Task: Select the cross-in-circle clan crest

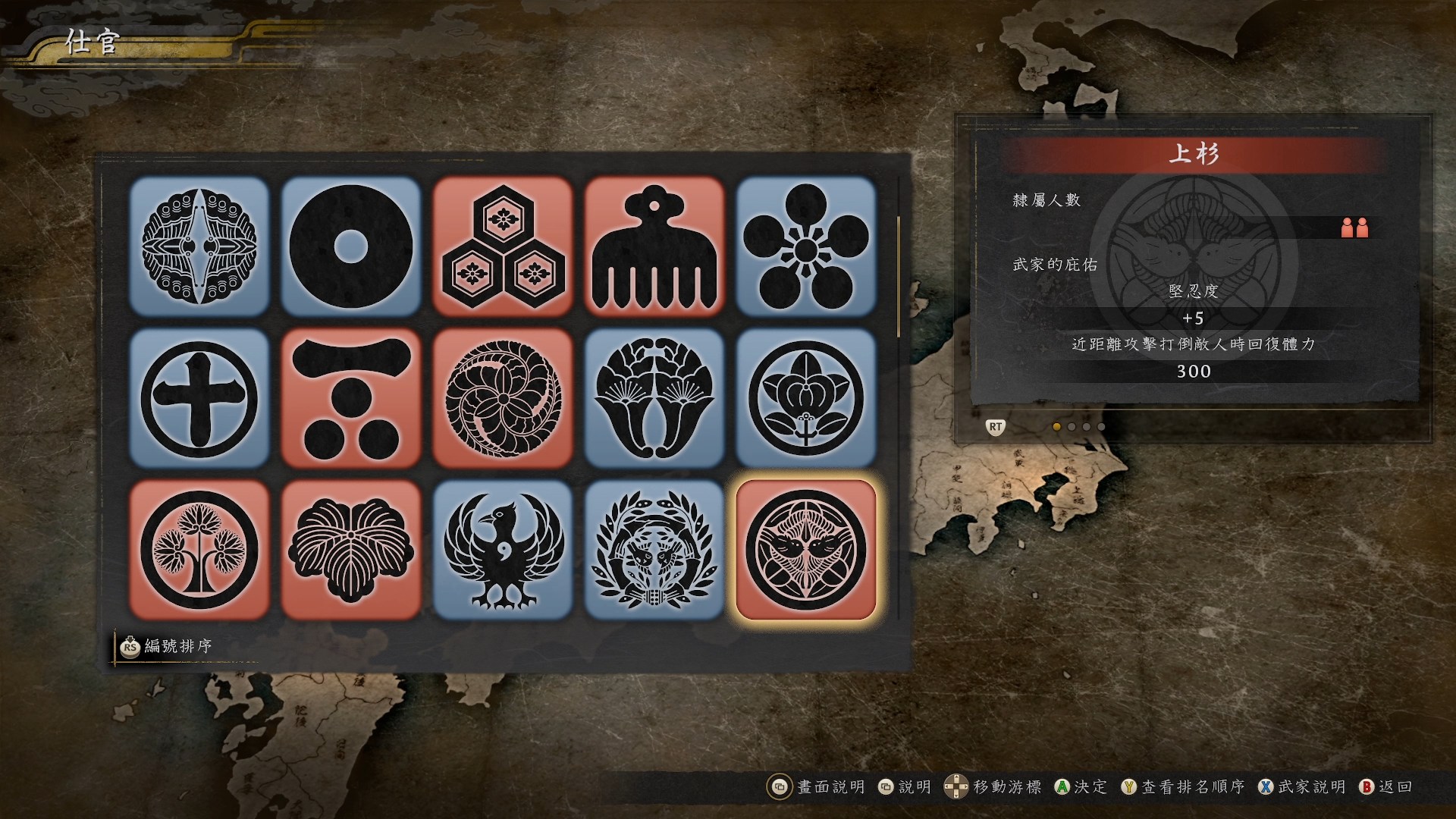Action: 199,398
